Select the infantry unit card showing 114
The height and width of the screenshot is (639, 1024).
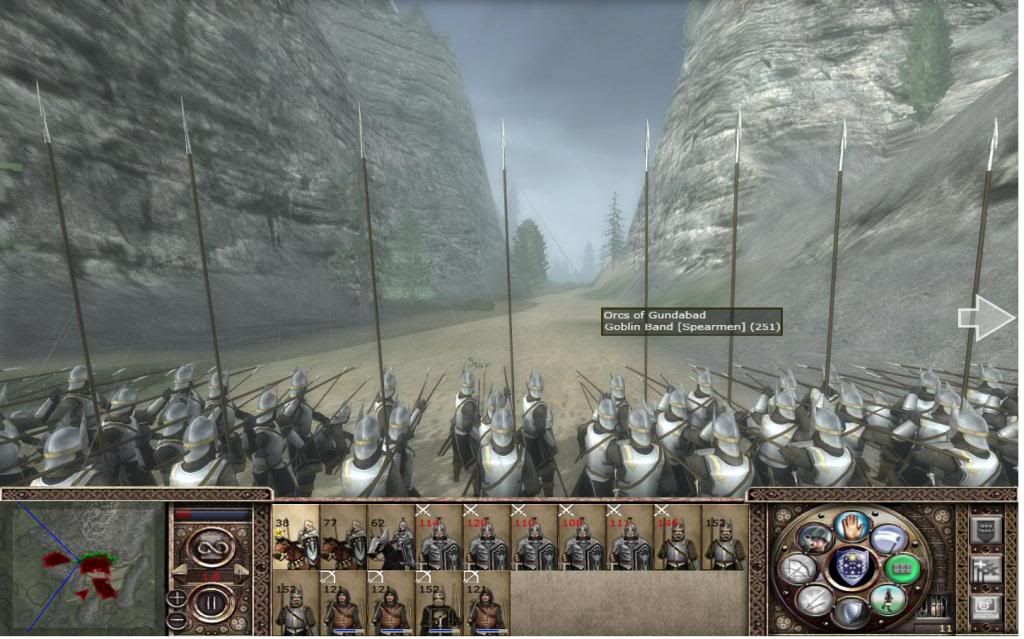[x=439, y=536]
